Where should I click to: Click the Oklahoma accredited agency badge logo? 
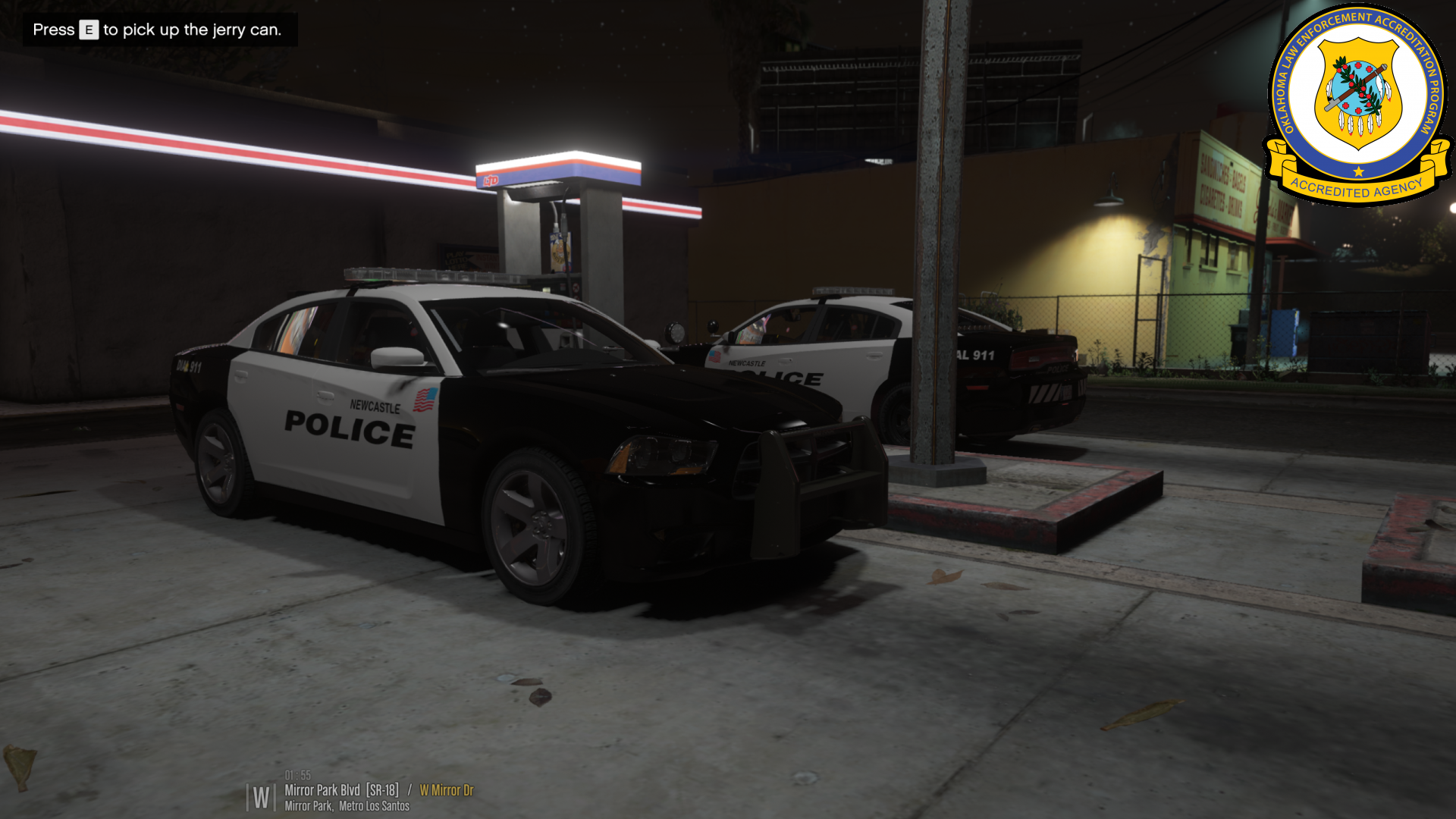(1357, 102)
